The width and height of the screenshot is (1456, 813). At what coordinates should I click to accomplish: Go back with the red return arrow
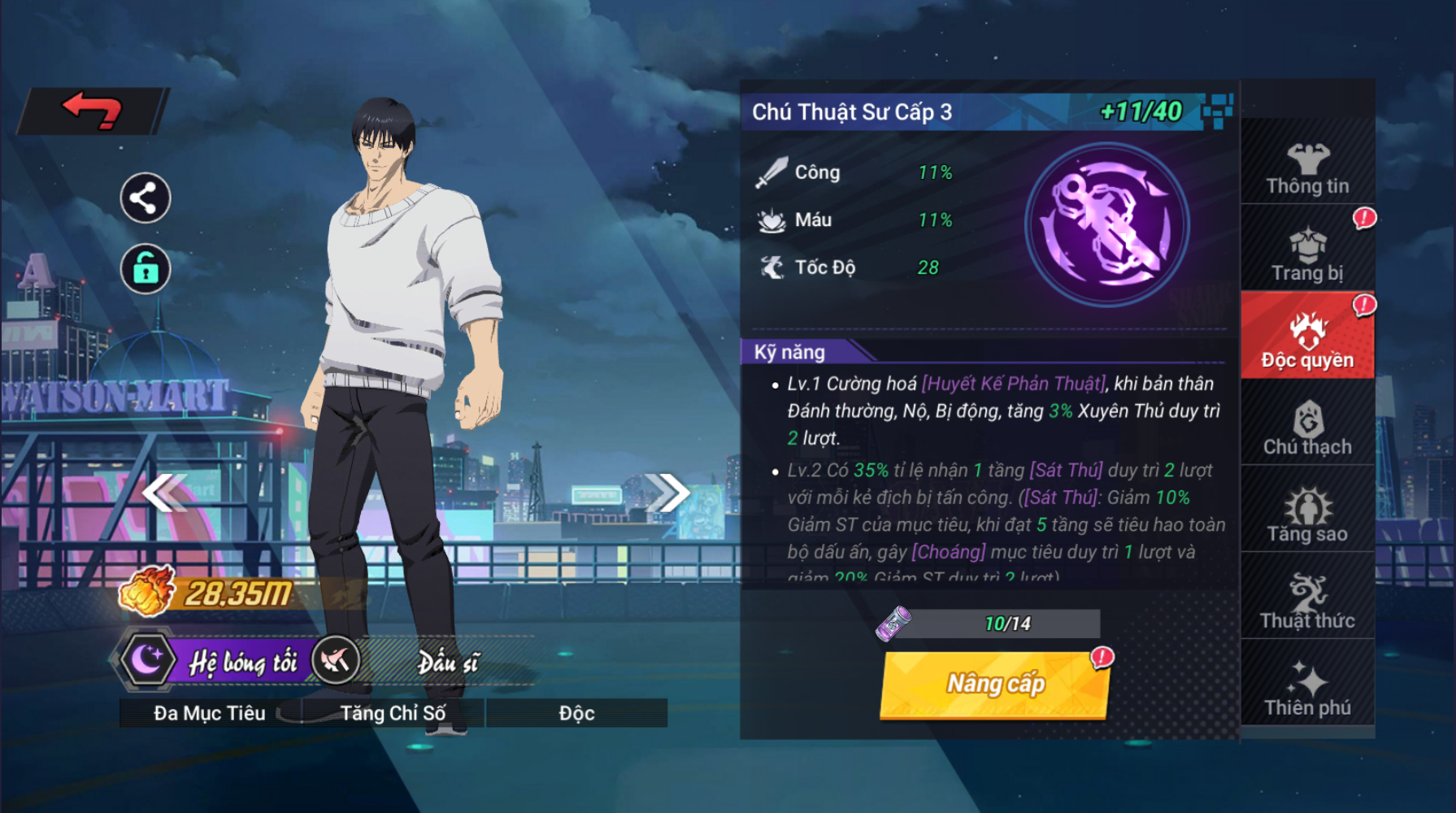coord(93,111)
